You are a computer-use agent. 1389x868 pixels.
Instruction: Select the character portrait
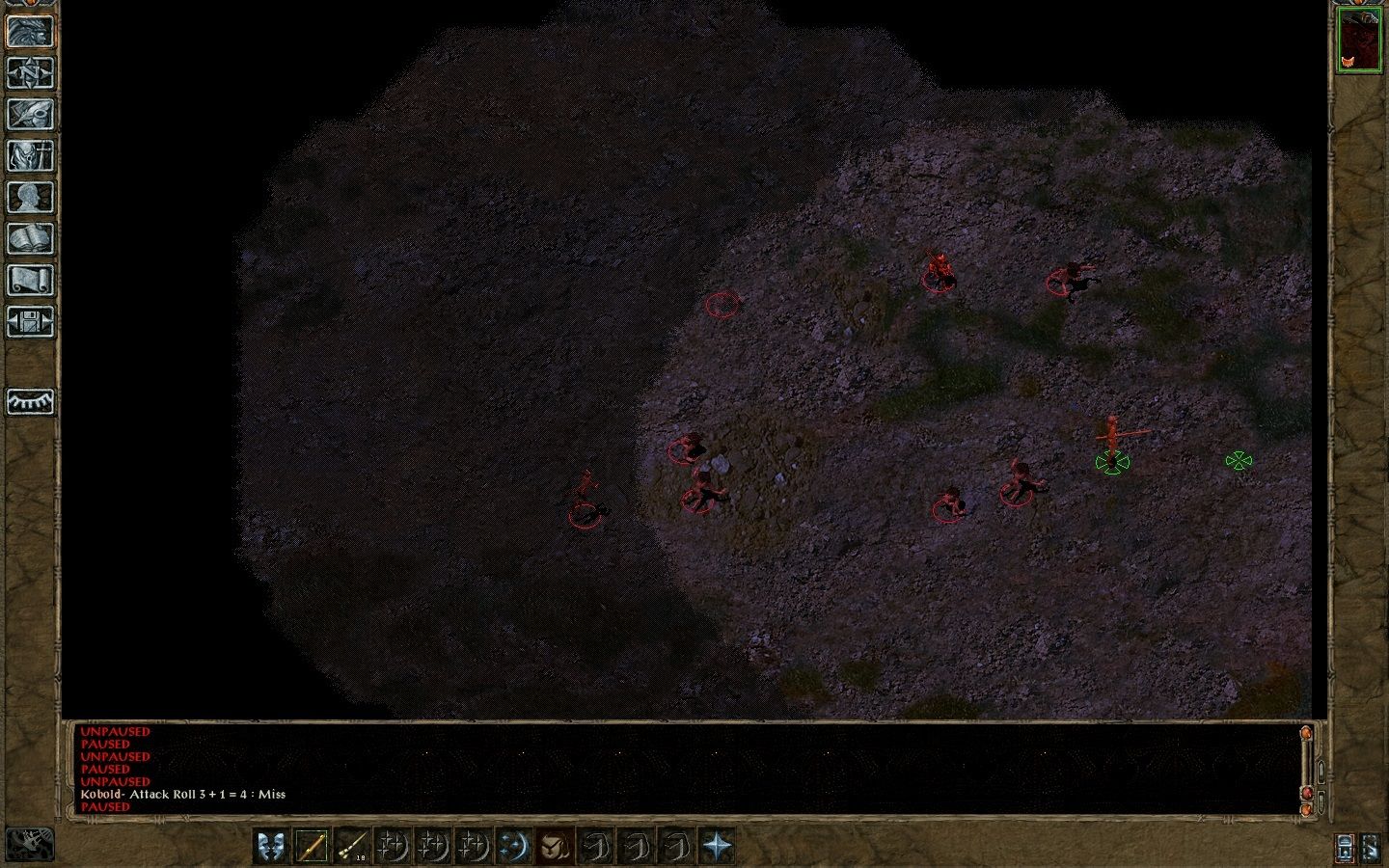click(x=1358, y=40)
